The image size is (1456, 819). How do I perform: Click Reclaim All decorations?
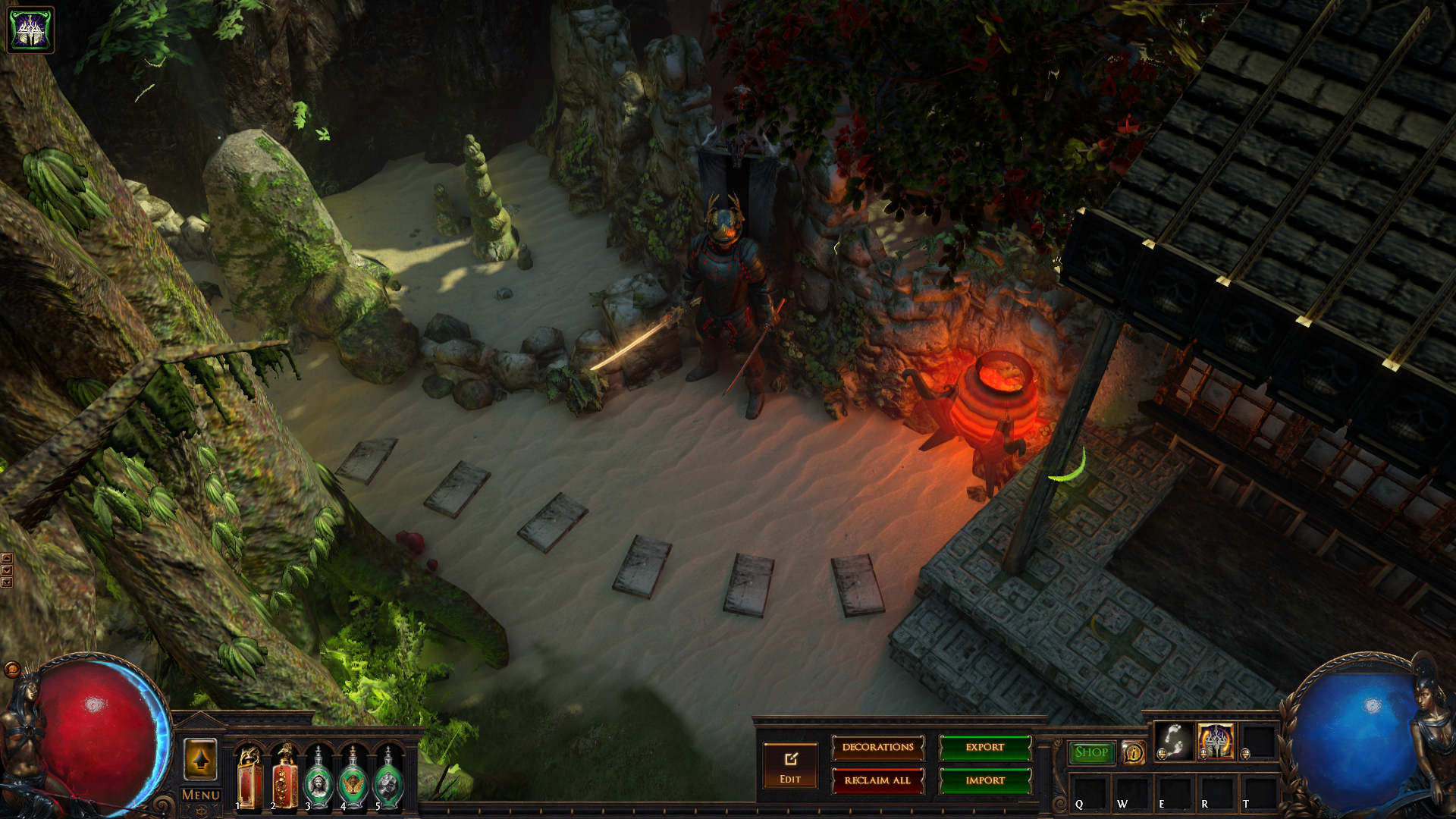click(877, 780)
